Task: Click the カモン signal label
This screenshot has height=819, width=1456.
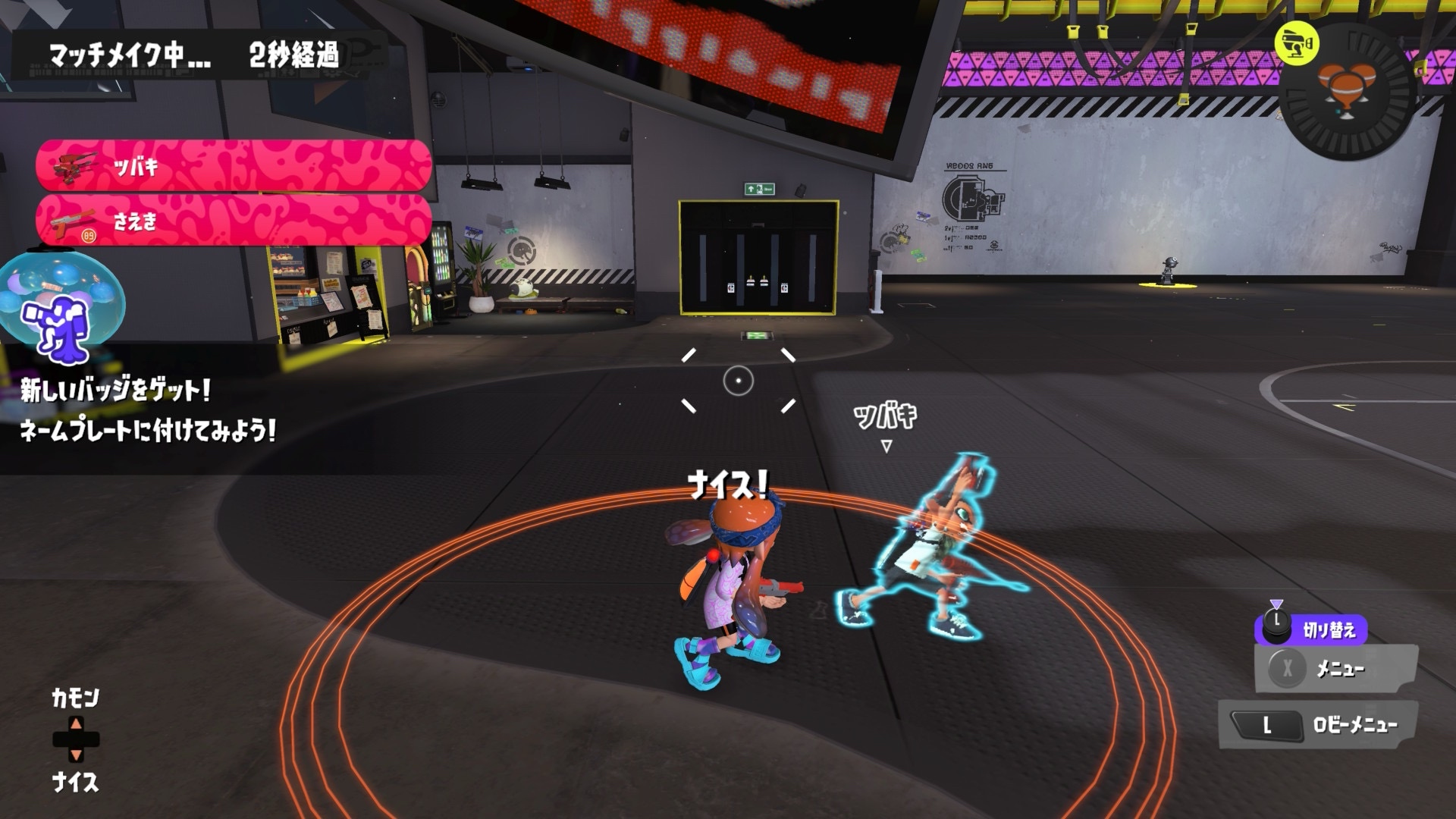Action: click(x=75, y=698)
